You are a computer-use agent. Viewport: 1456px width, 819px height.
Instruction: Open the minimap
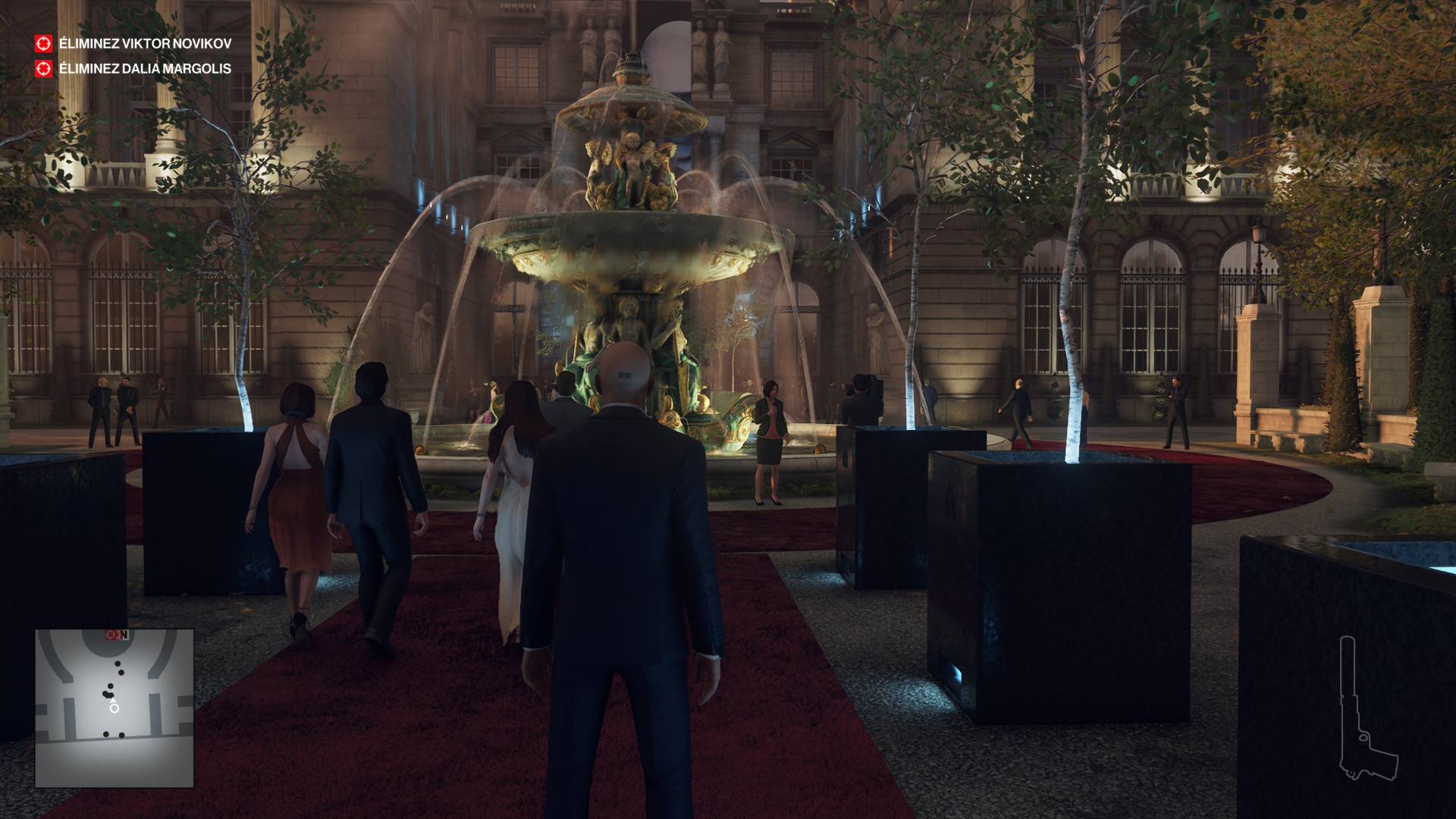tap(114, 708)
